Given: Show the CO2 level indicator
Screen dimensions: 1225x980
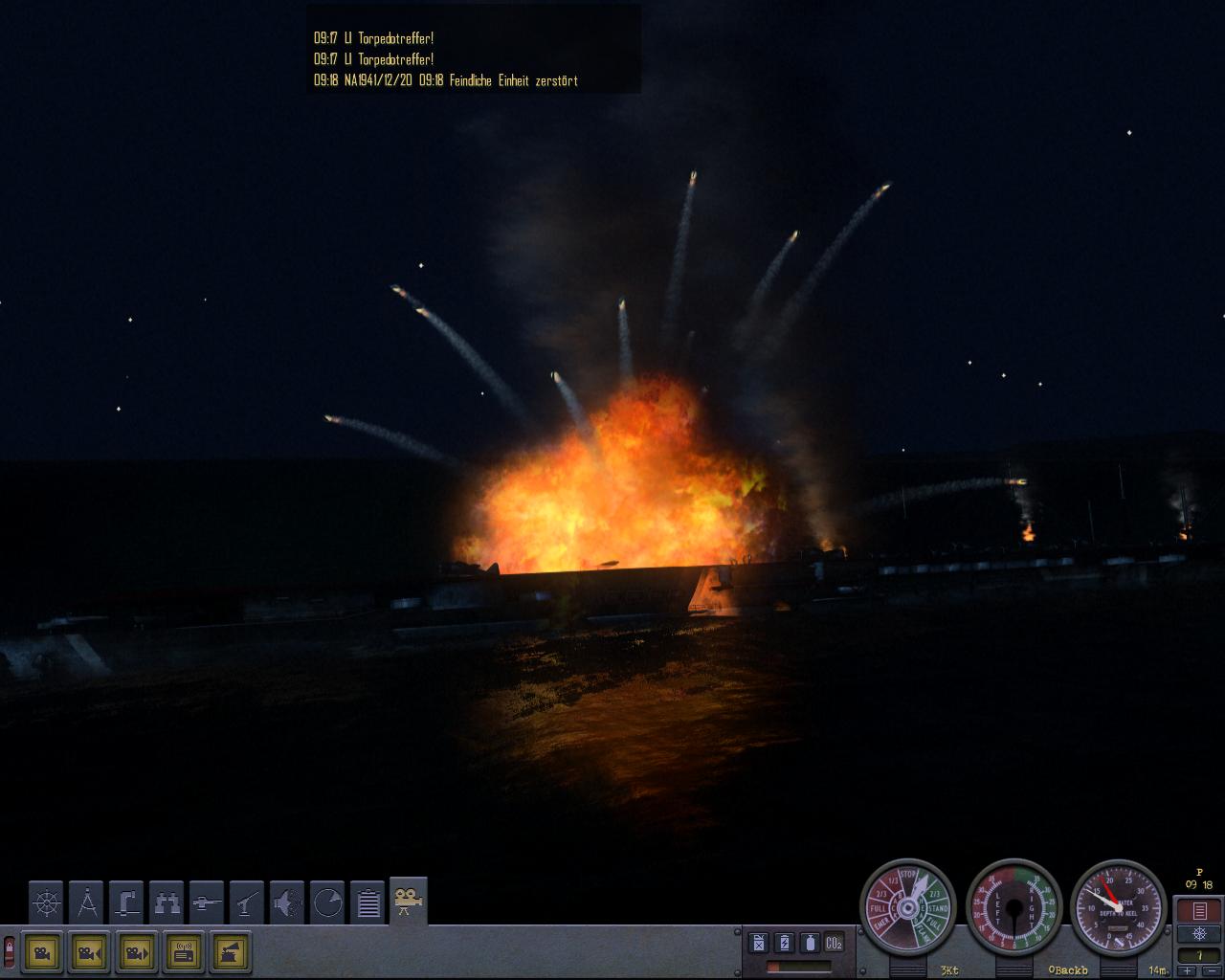Looking at the screenshot, I should tap(834, 943).
